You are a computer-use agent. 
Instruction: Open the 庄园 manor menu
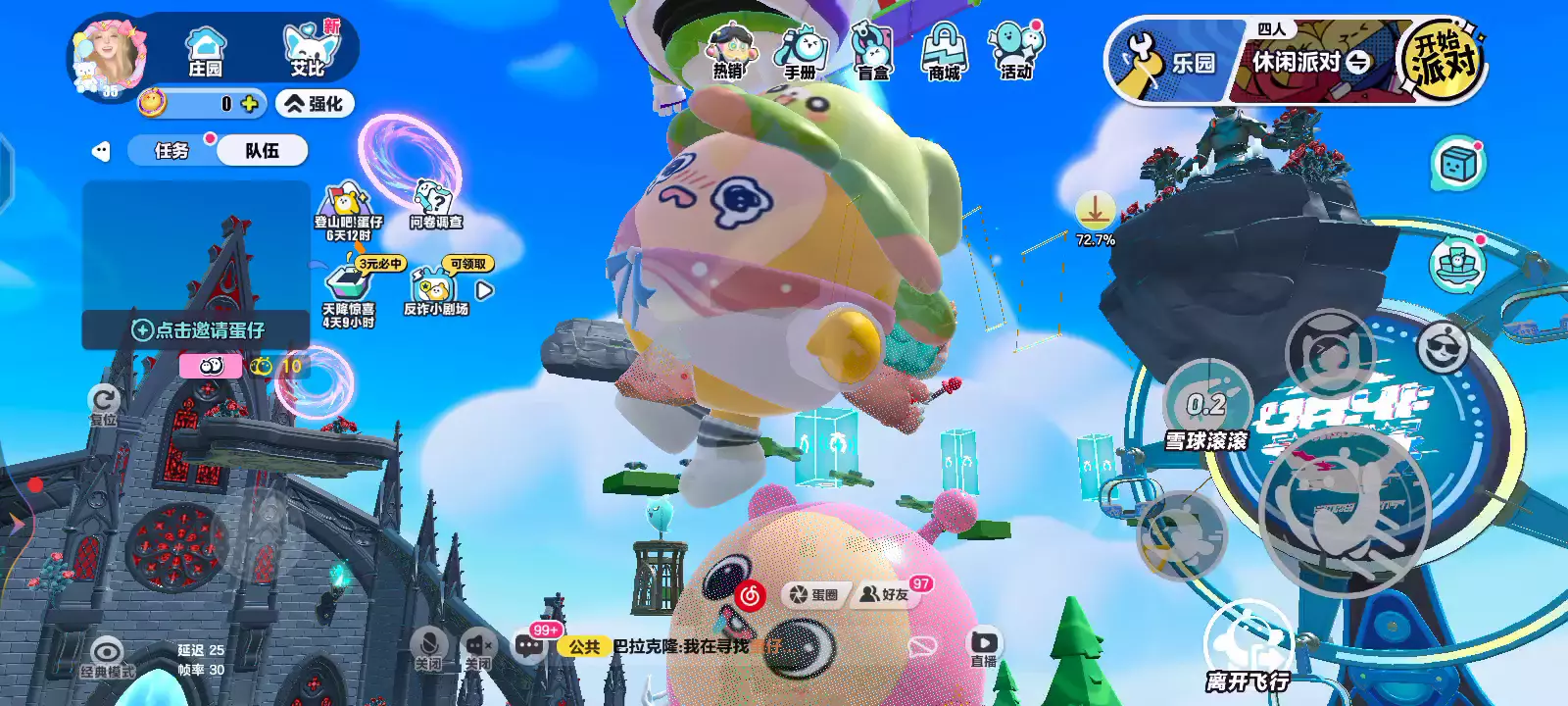pos(206,51)
